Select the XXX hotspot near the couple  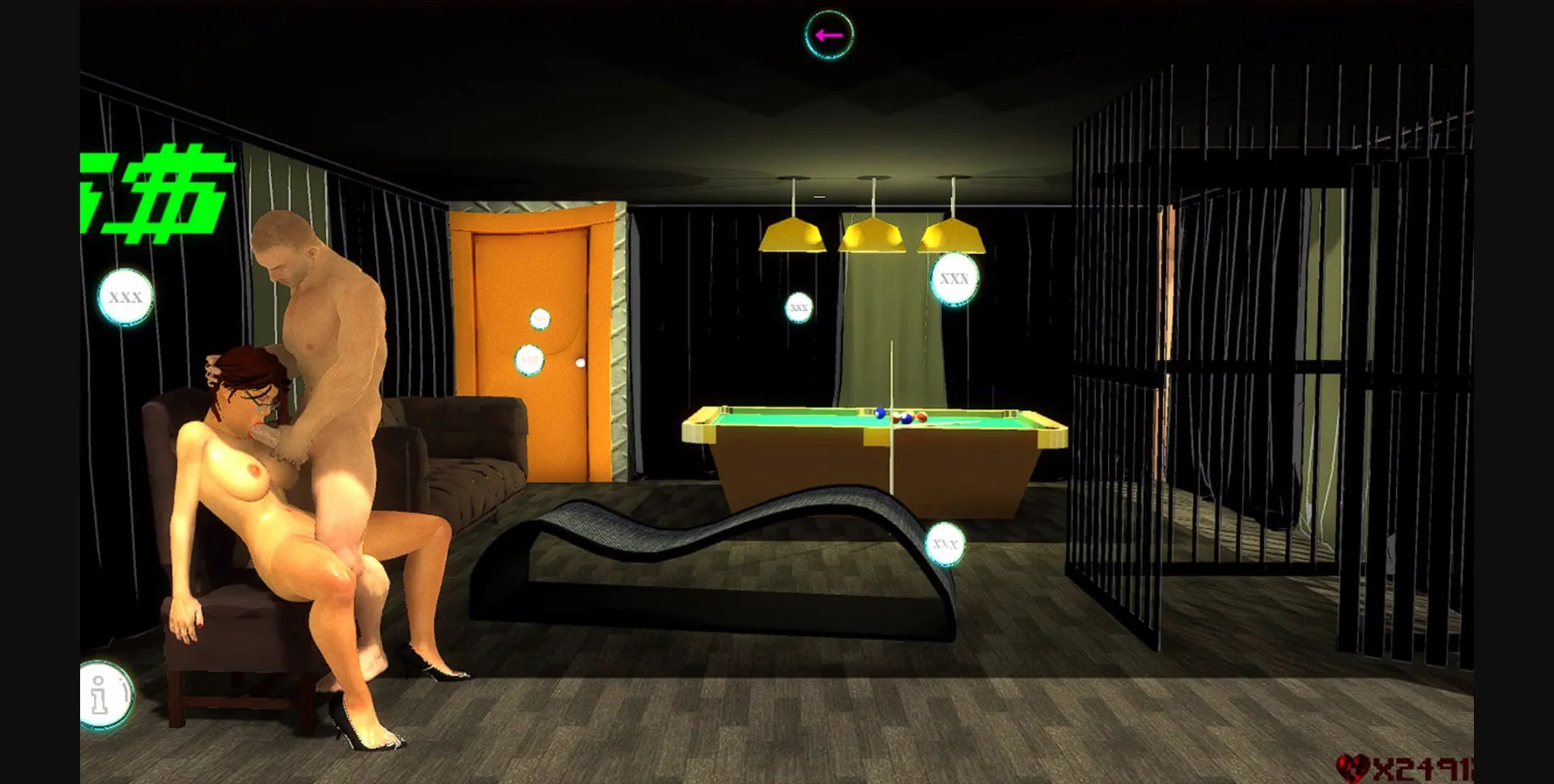coord(125,298)
